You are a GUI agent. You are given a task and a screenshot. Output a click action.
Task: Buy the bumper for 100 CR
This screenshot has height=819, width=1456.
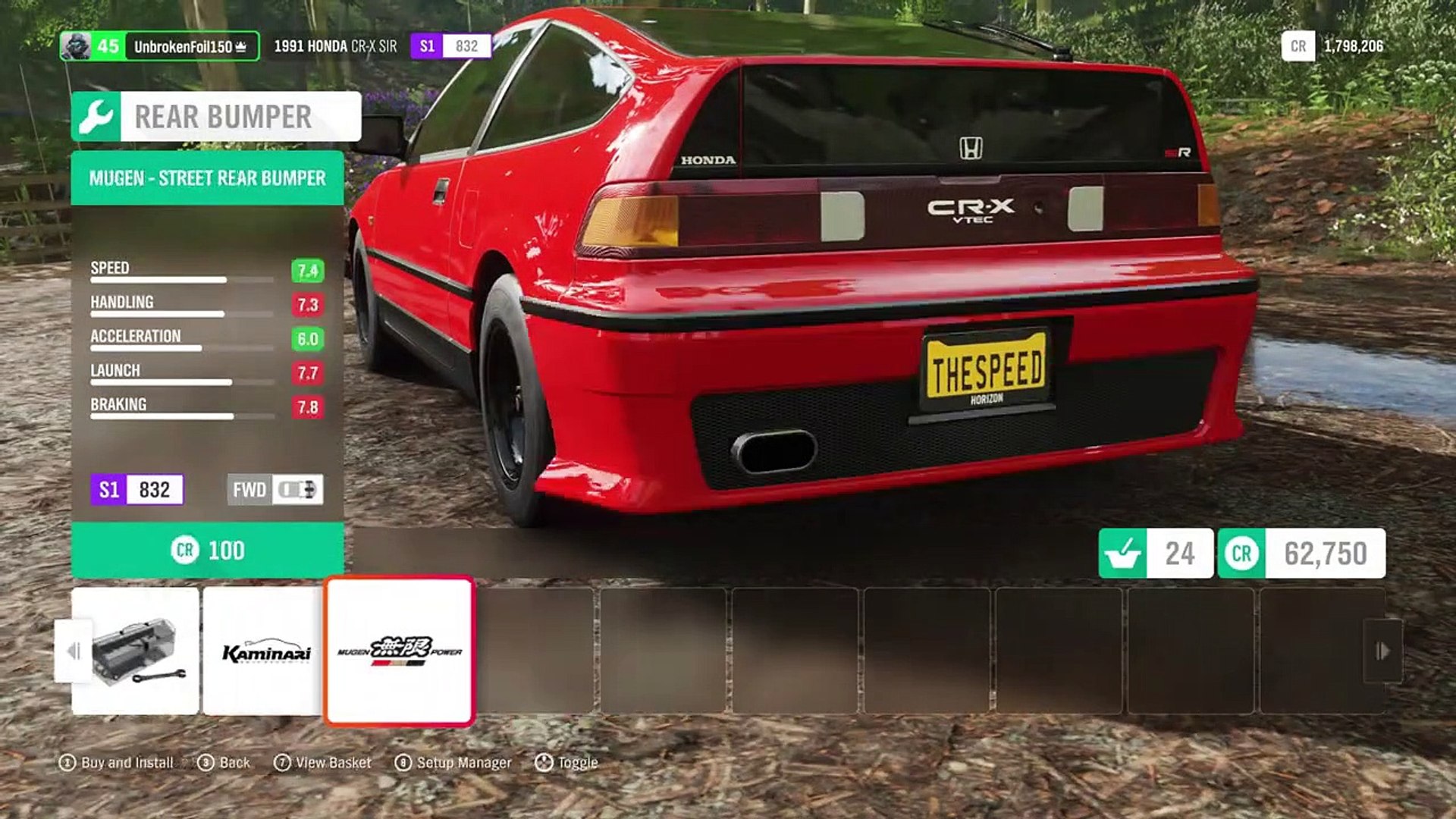pos(207,550)
